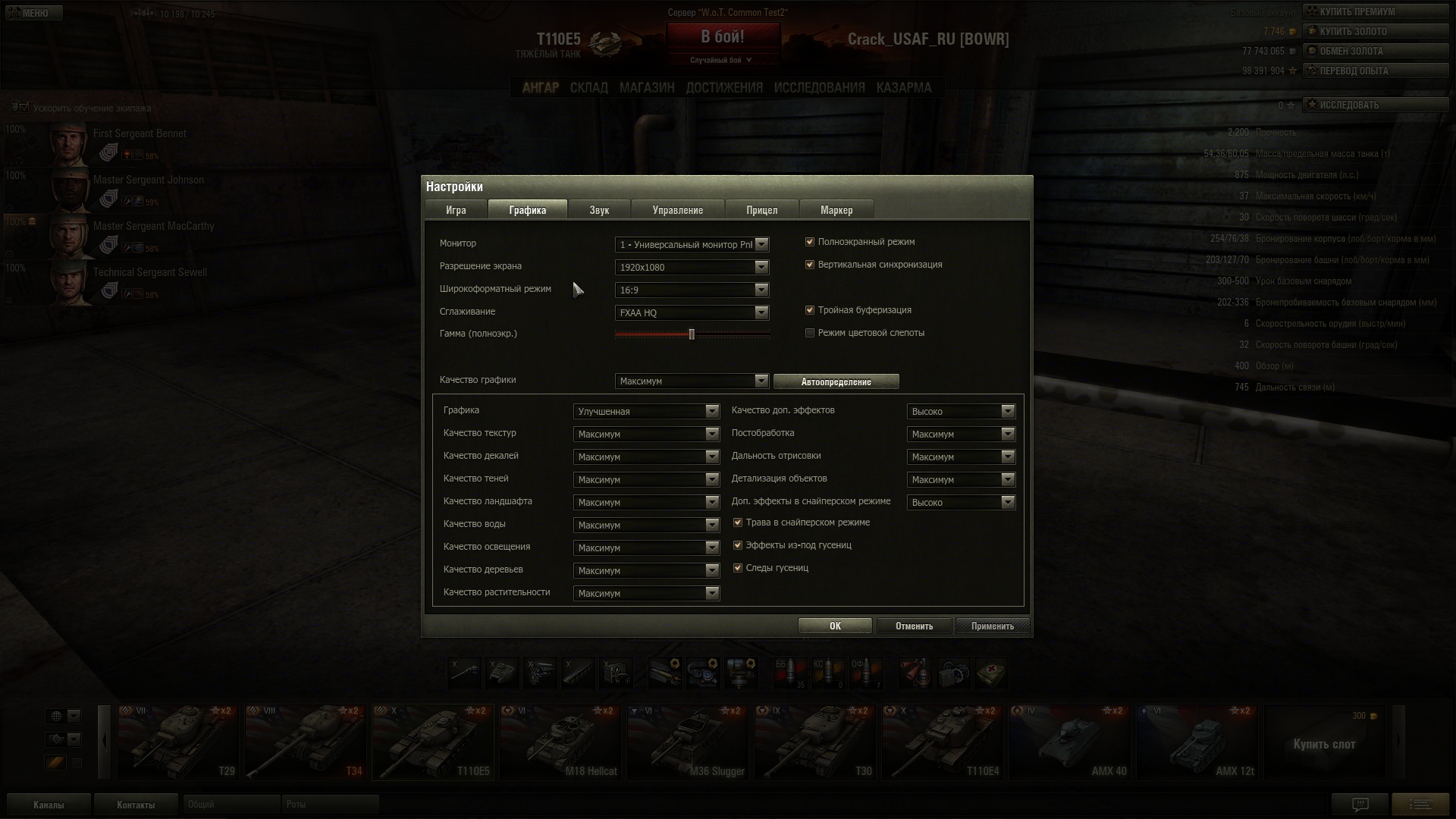Open the Разрешение экрана dropdown
The image size is (1456, 819).
692,267
